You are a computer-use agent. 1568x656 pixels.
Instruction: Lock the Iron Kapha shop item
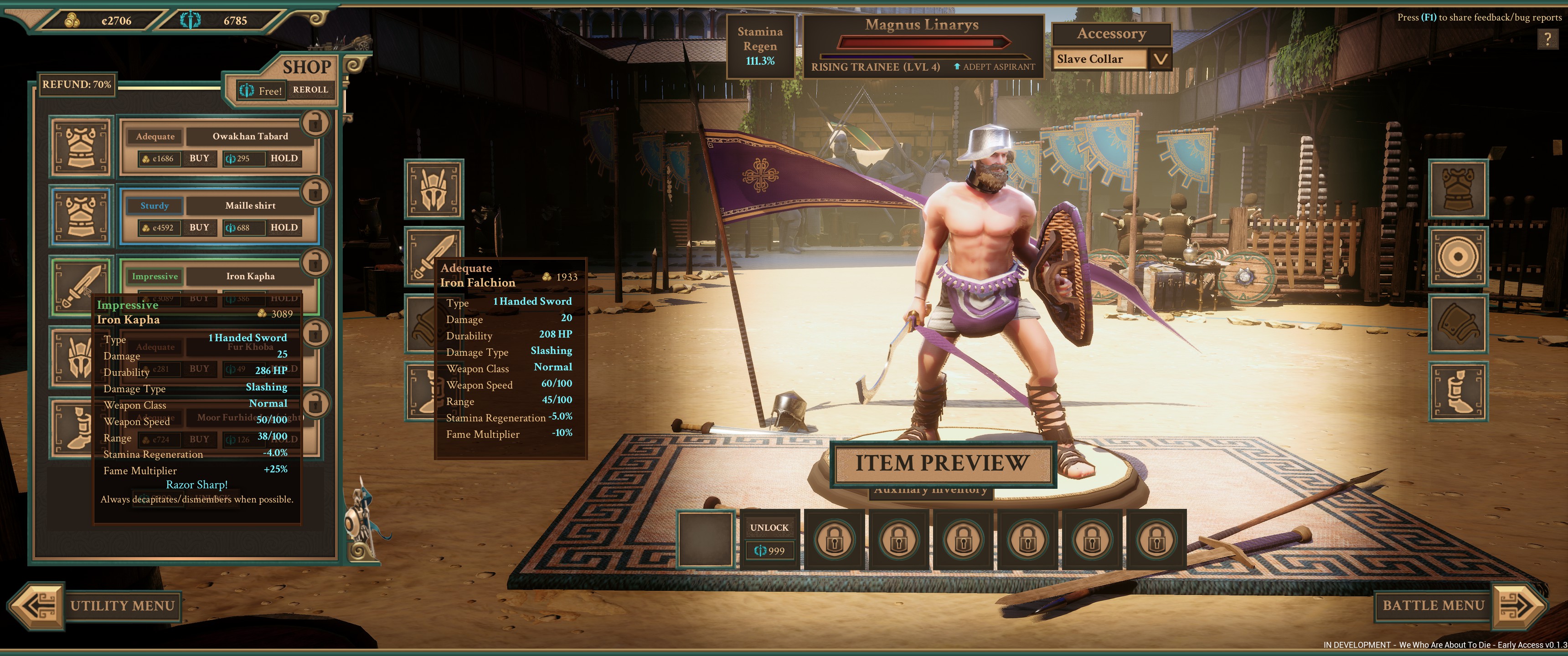point(315,263)
